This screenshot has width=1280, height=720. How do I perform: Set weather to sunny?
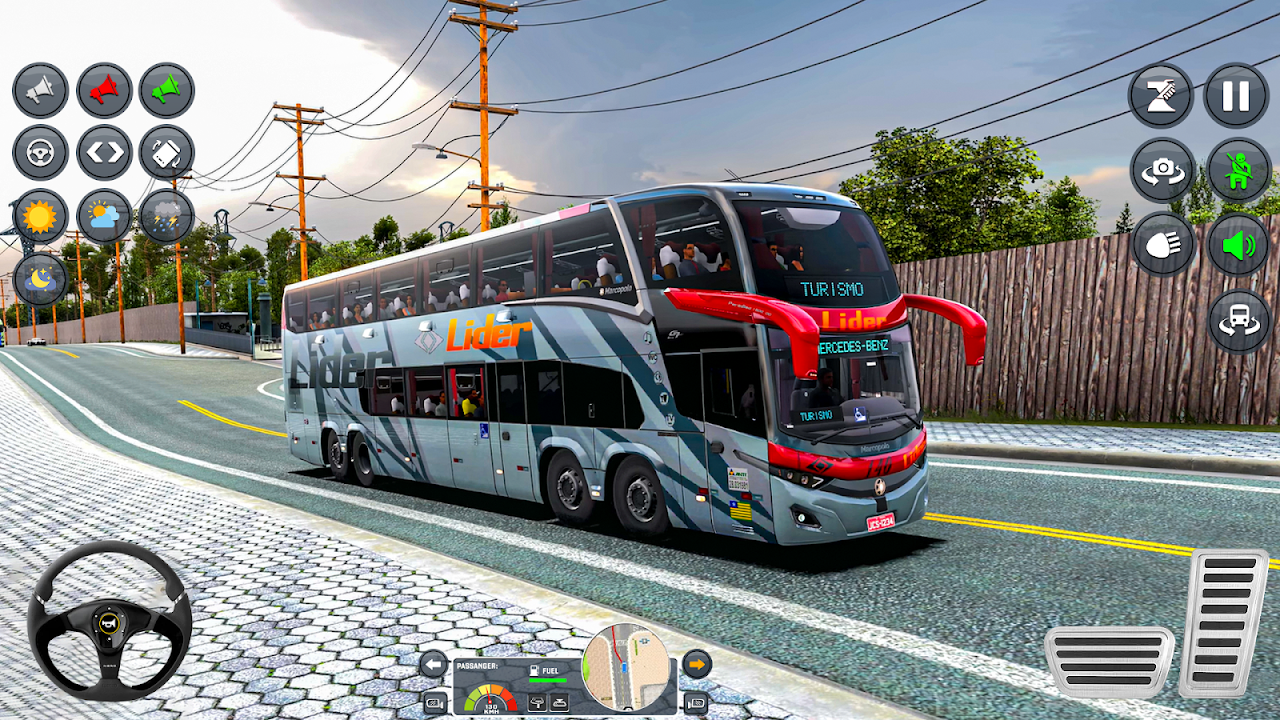[40, 216]
